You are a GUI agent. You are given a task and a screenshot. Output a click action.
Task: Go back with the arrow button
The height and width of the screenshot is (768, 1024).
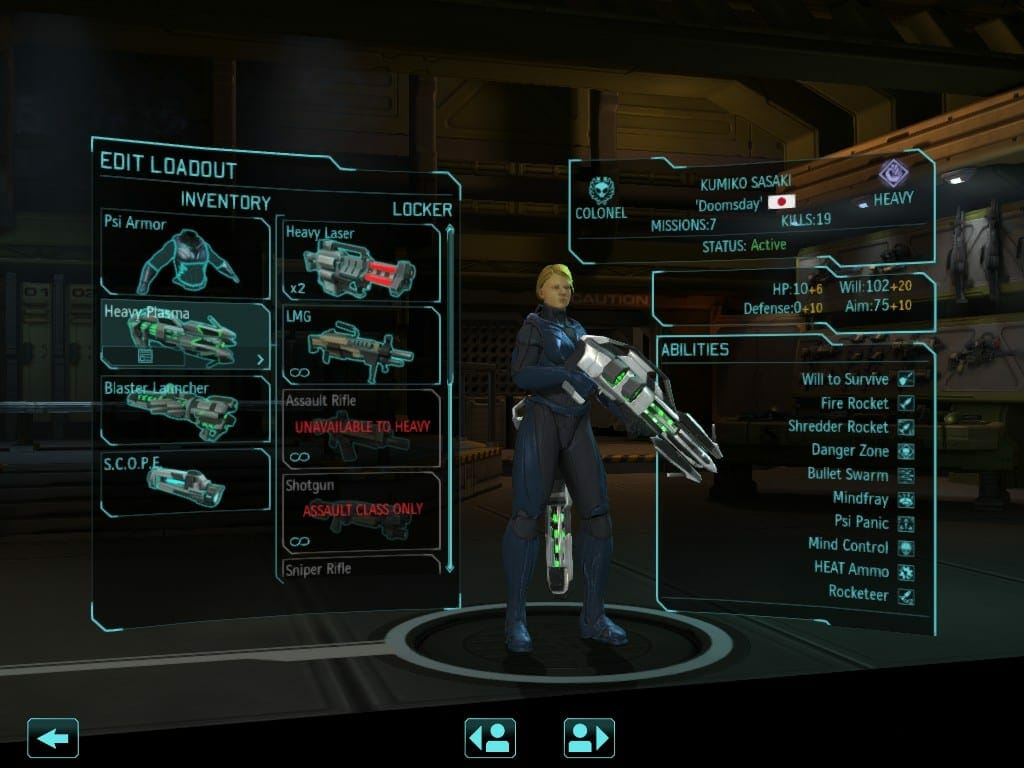coord(53,738)
